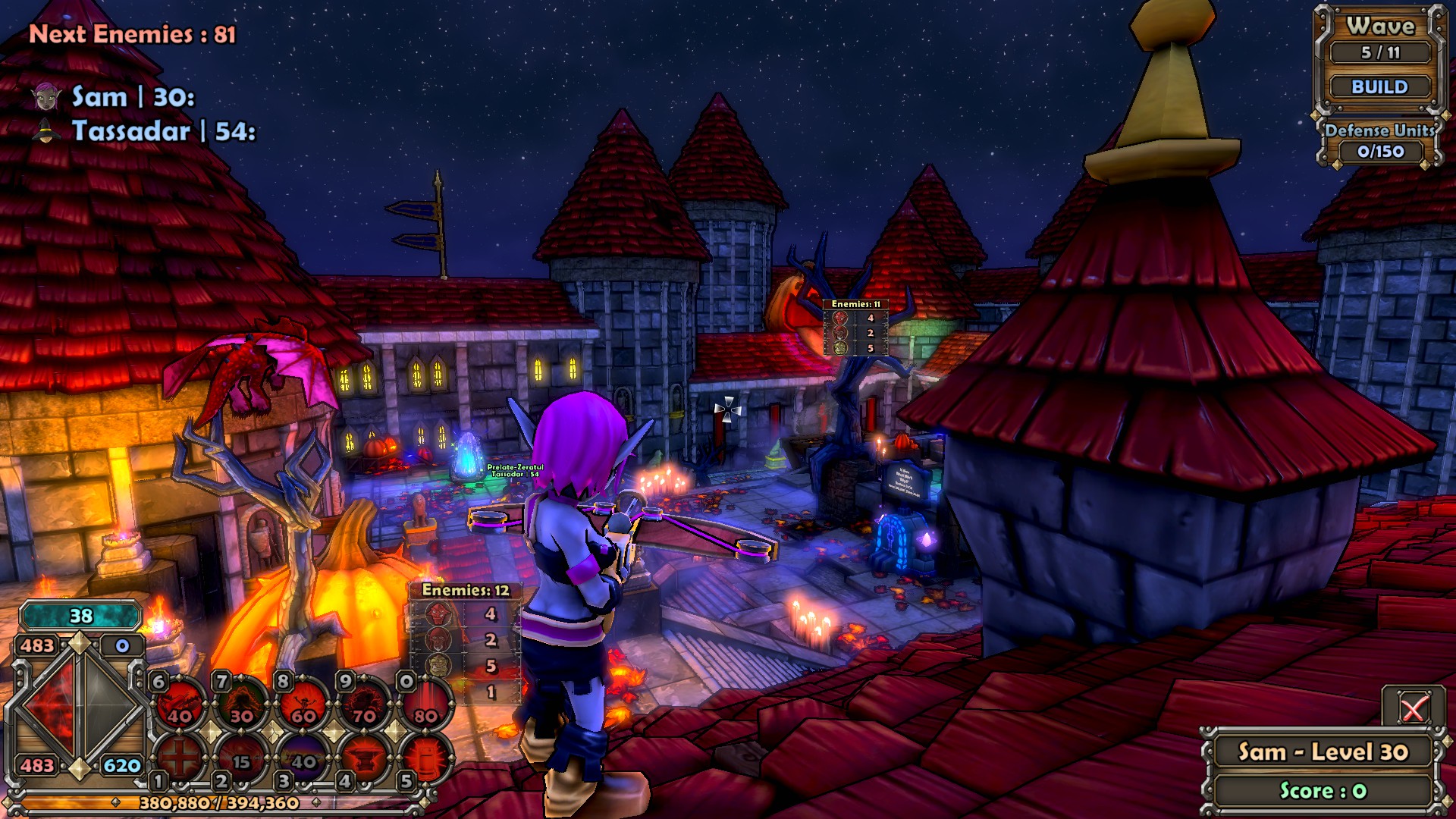The width and height of the screenshot is (1456, 819).
Task: Pick the slot 9 defense costing 70
Action: coord(365,704)
